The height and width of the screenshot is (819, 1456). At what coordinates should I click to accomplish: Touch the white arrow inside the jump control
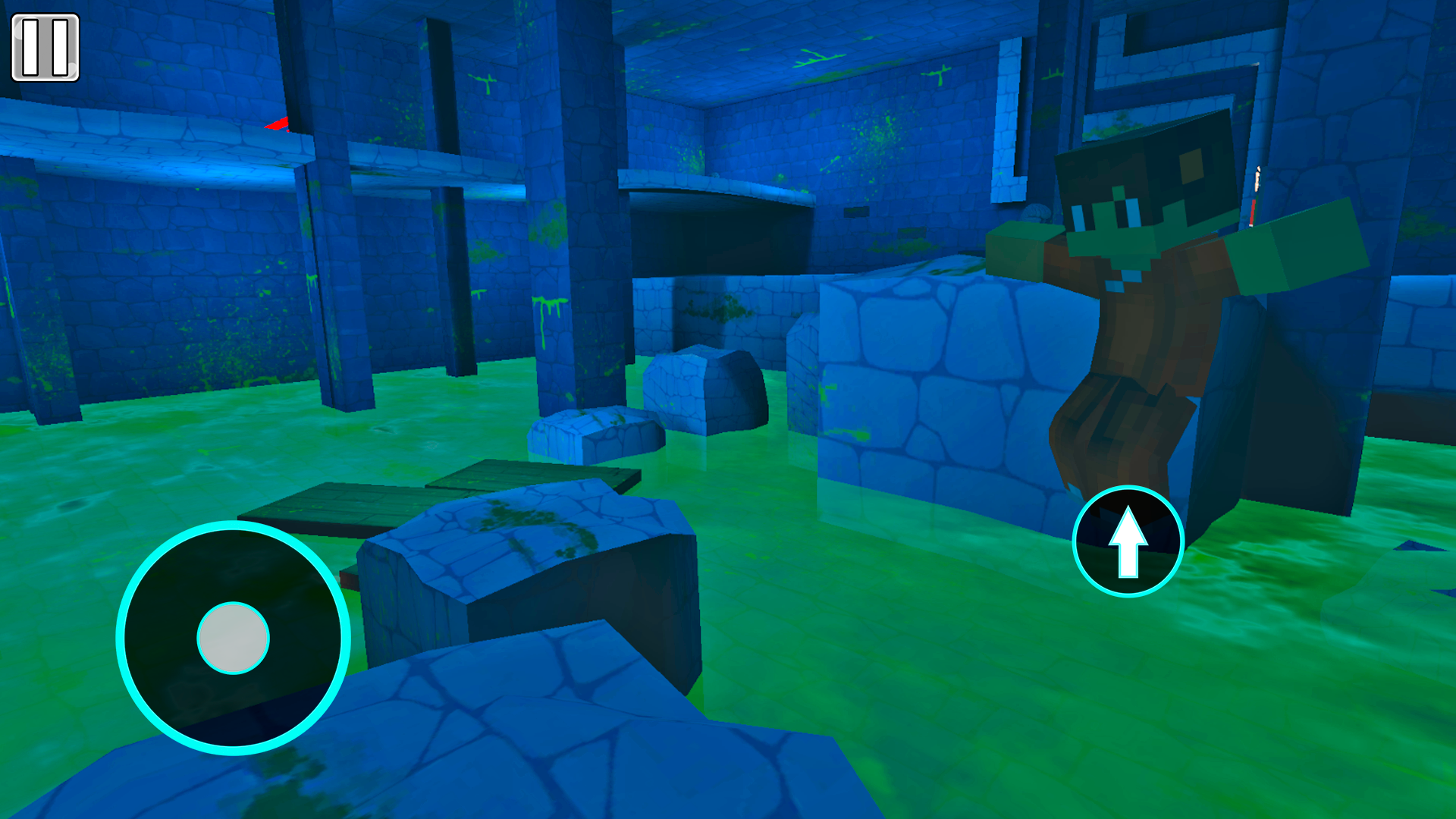click(1128, 542)
